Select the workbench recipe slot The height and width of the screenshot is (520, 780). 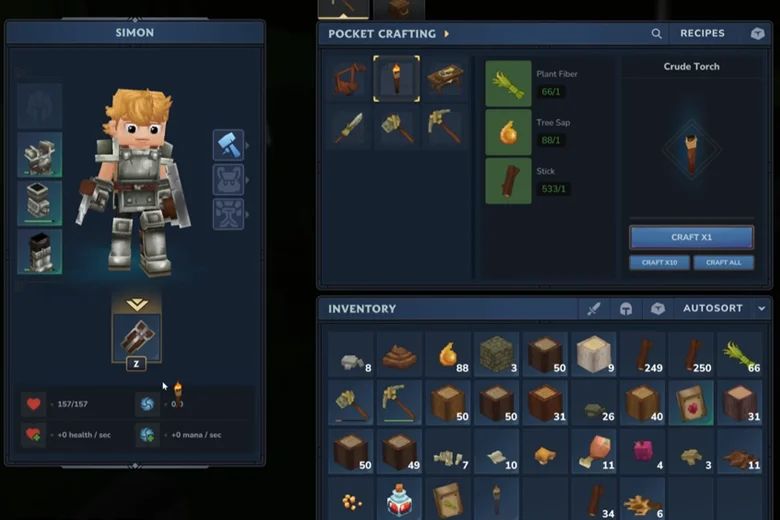pyautogui.click(x=444, y=78)
